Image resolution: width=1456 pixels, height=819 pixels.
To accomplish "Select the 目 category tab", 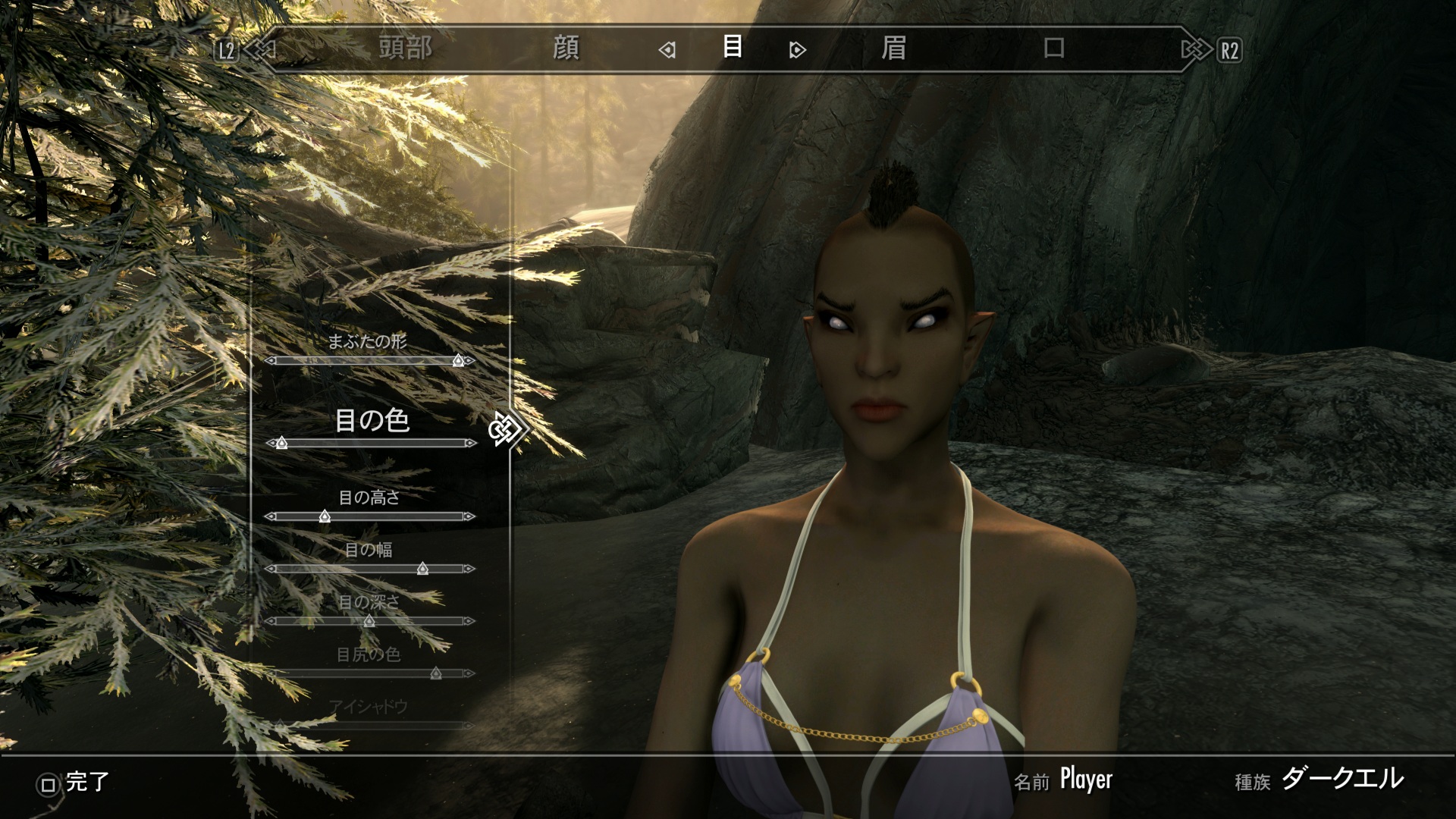I will click(x=732, y=47).
